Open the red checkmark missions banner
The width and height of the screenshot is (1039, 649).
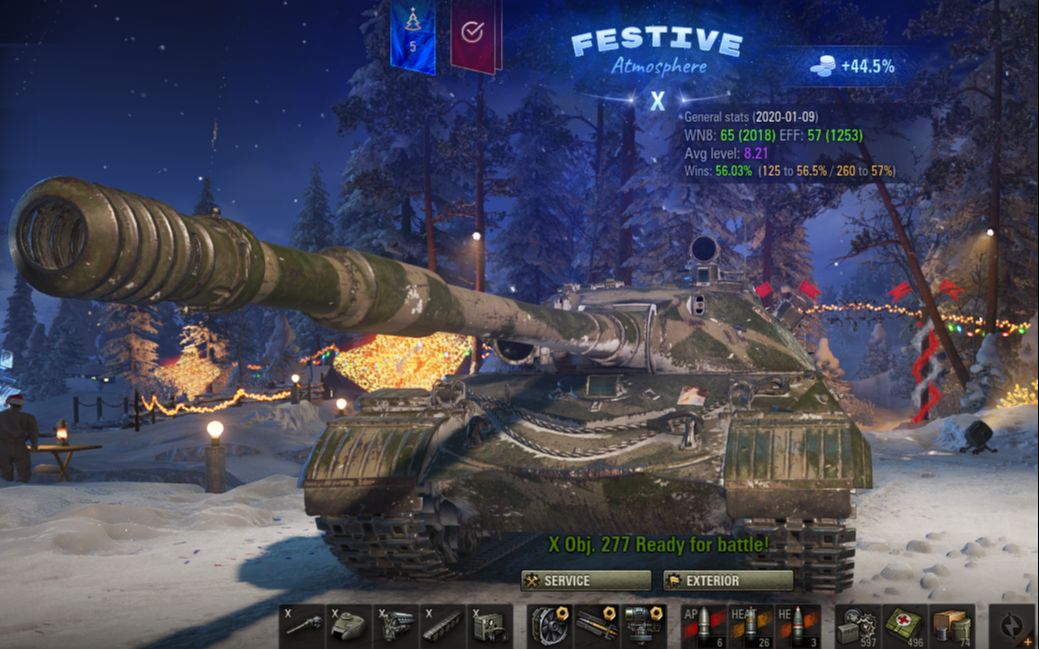pyautogui.click(x=474, y=35)
